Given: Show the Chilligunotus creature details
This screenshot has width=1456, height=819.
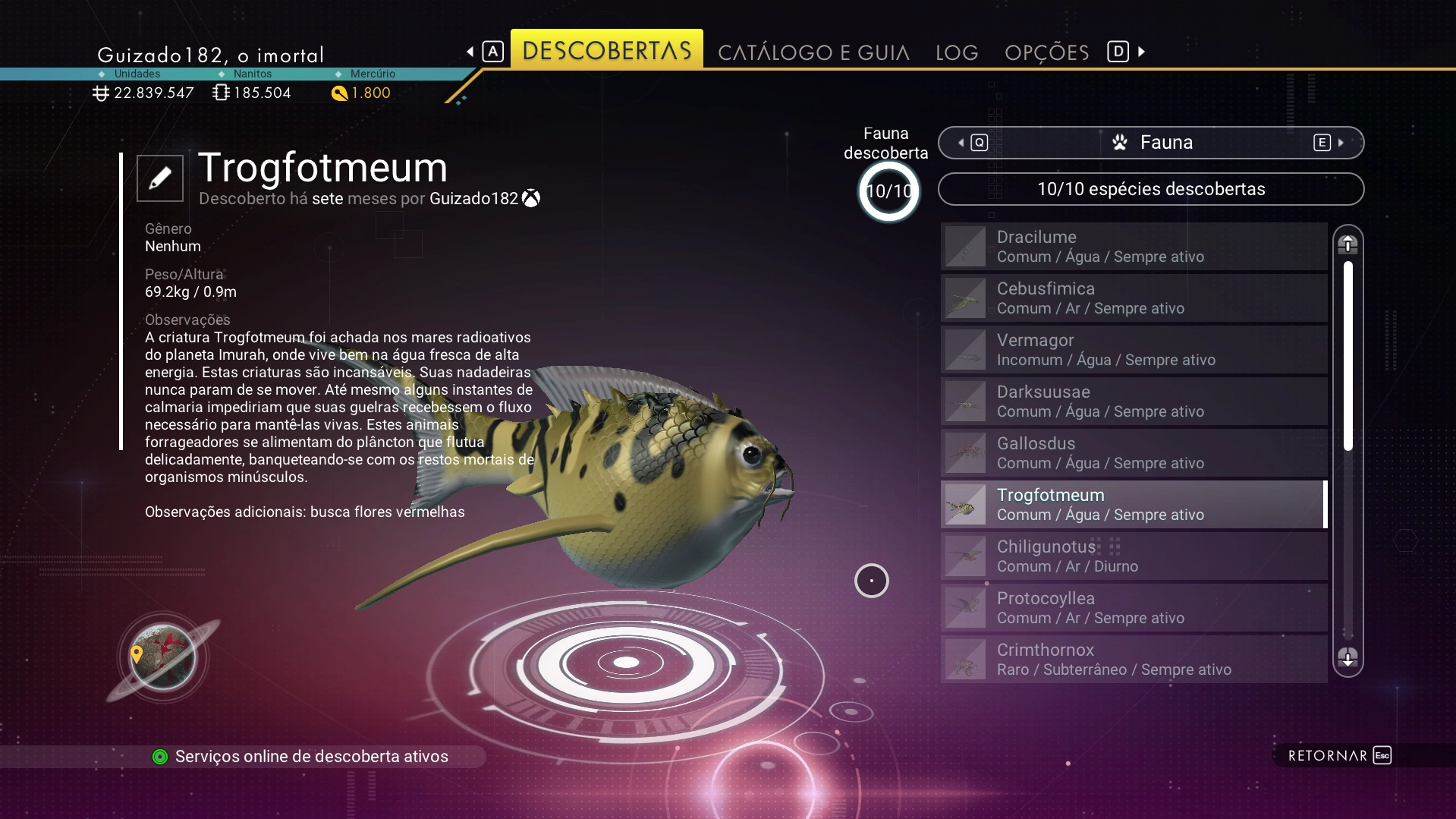Looking at the screenshot, I should click(x=1134, y=556).
